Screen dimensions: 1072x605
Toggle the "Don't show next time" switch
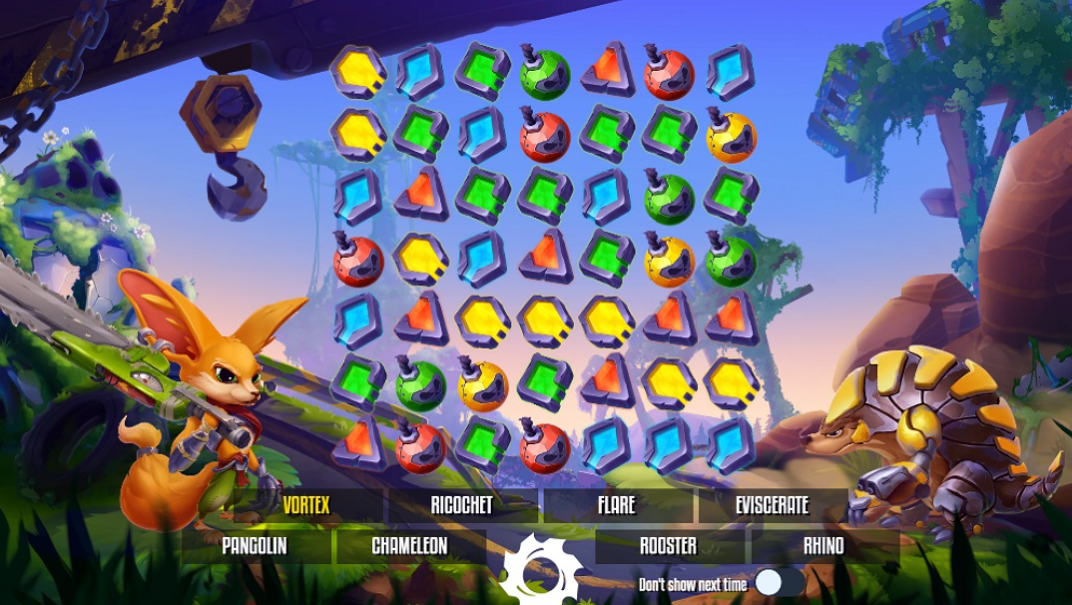[x=778, y=583]
